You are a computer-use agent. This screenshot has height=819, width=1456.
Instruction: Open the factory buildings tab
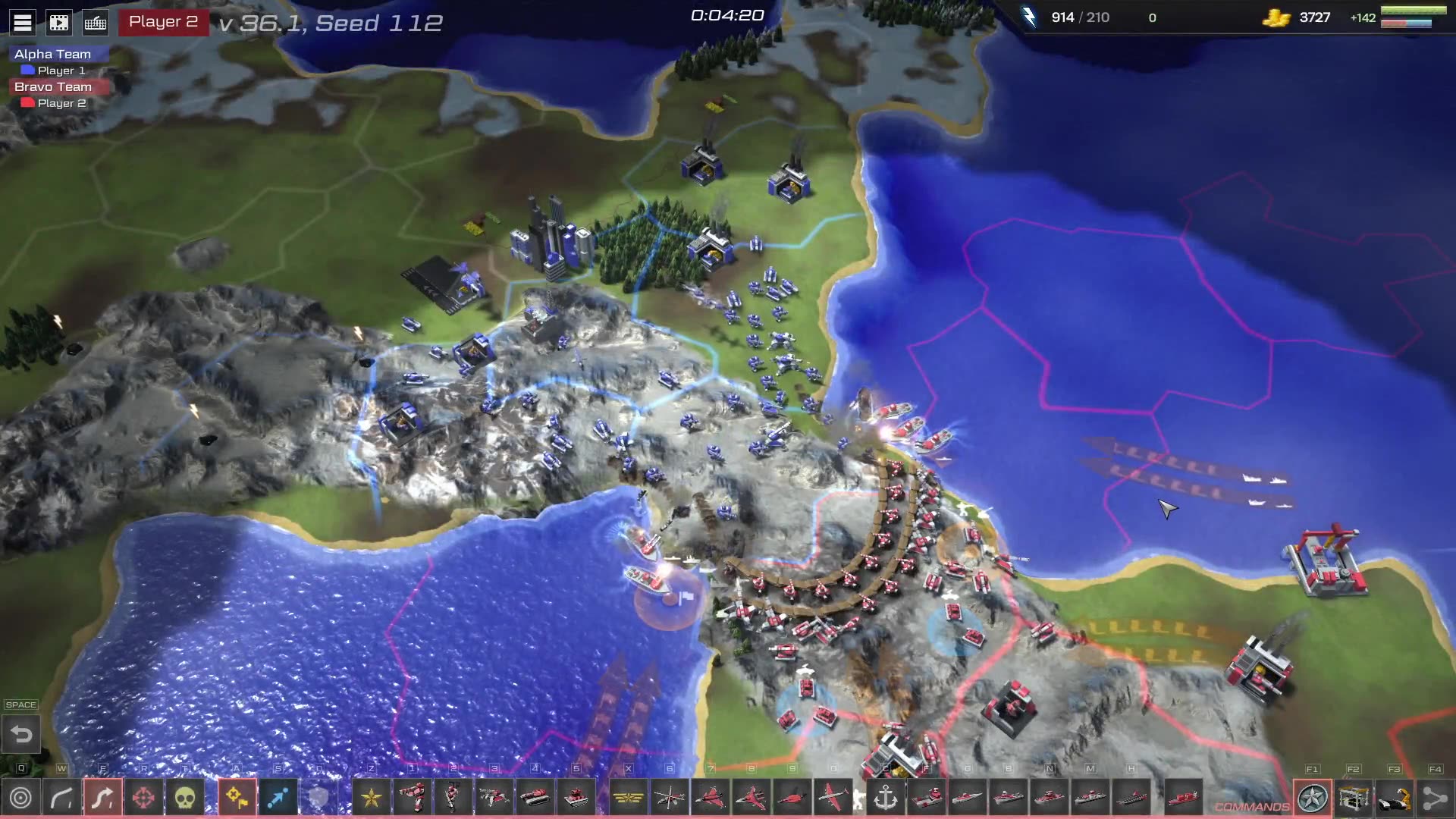[x=1354, y=798]
